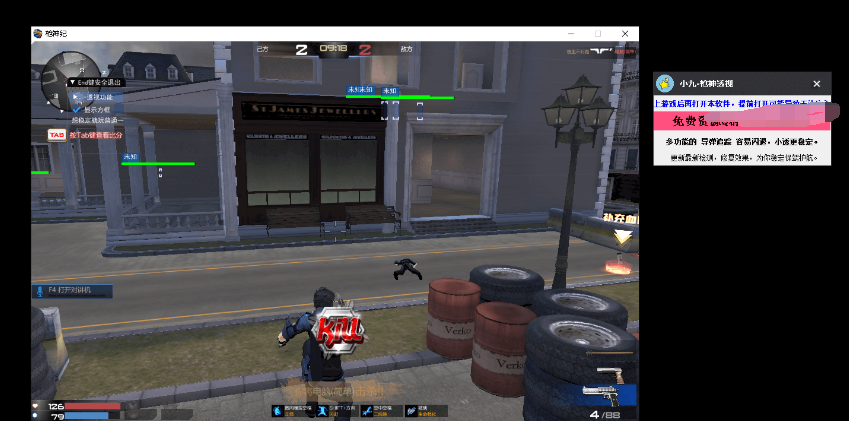
Task: Toggle the 显示方框 checkbox
Action: pos(76,108)
